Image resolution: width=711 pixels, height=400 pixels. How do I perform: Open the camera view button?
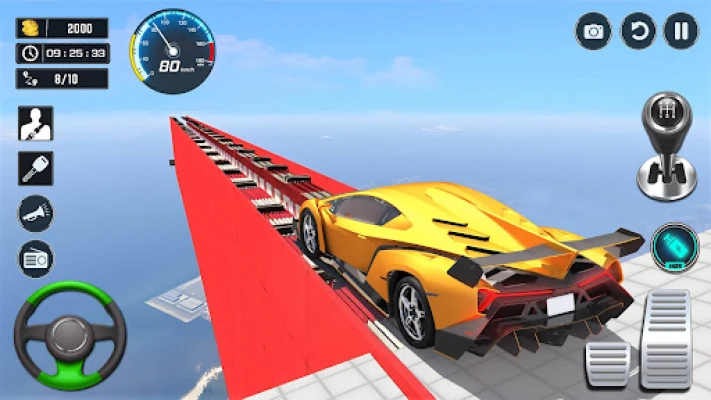coord(593,31)
